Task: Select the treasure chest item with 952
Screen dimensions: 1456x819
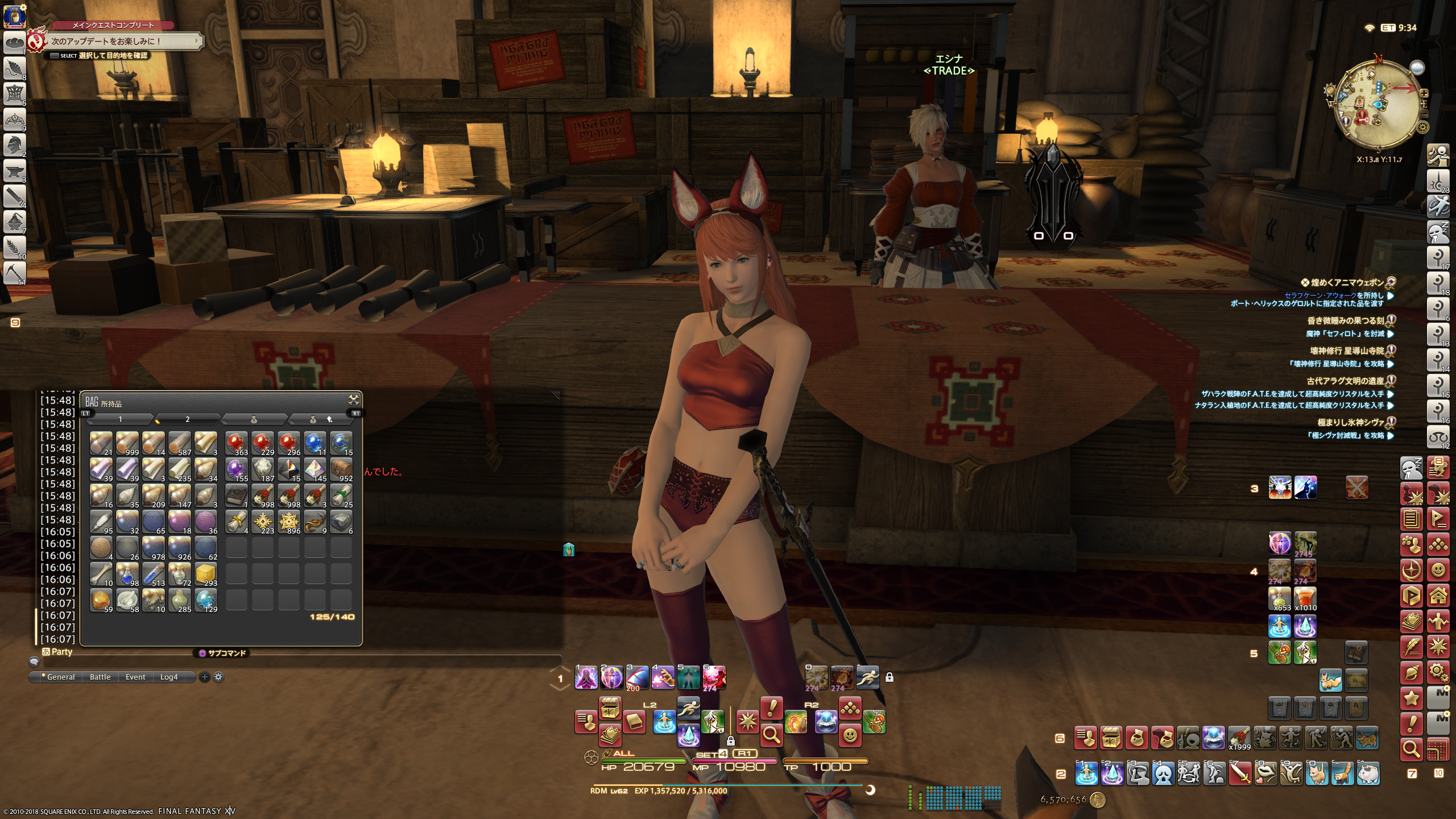Action: [341, 470]
